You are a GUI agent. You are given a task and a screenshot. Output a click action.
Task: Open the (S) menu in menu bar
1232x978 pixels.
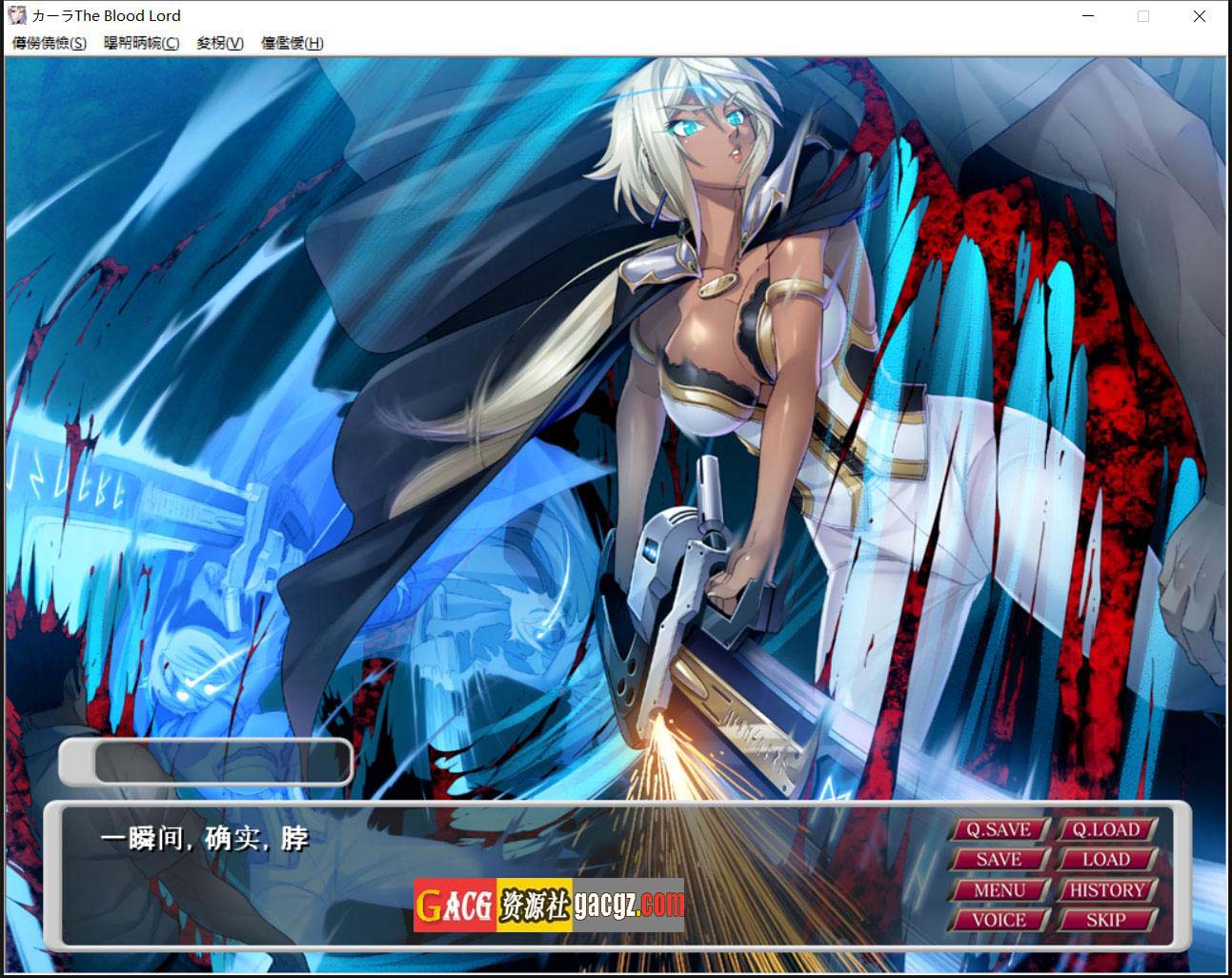[49, 43]
